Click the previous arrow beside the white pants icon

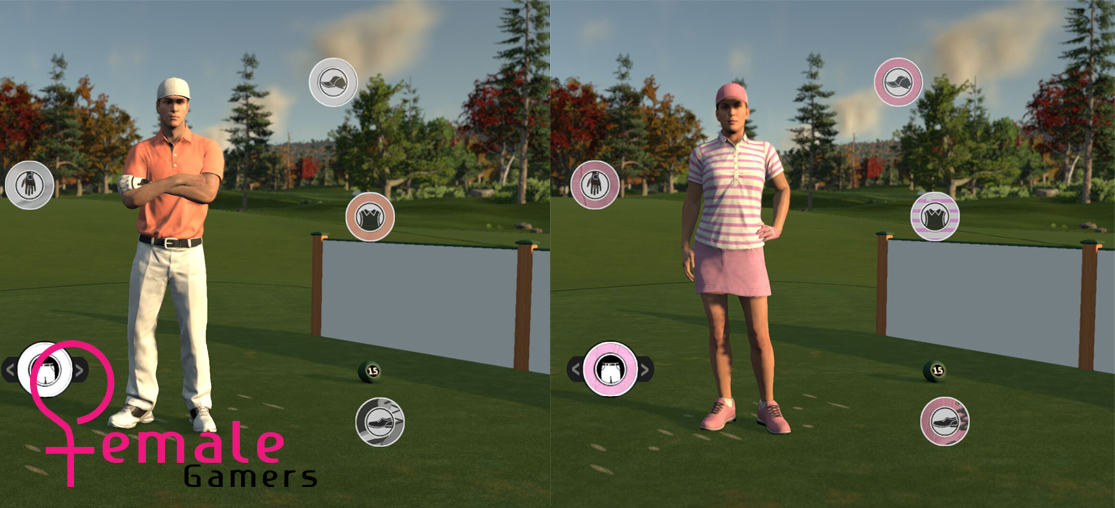point(10,369)
